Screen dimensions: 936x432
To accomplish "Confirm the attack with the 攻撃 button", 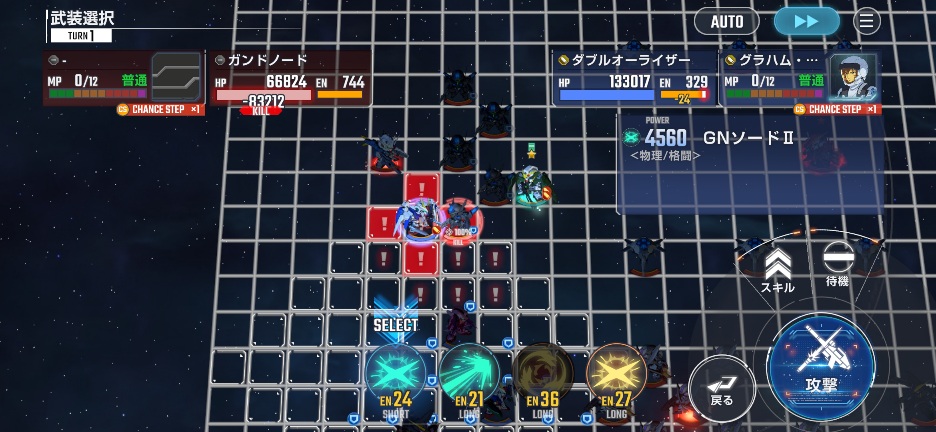I will click(x=820, y=360).
